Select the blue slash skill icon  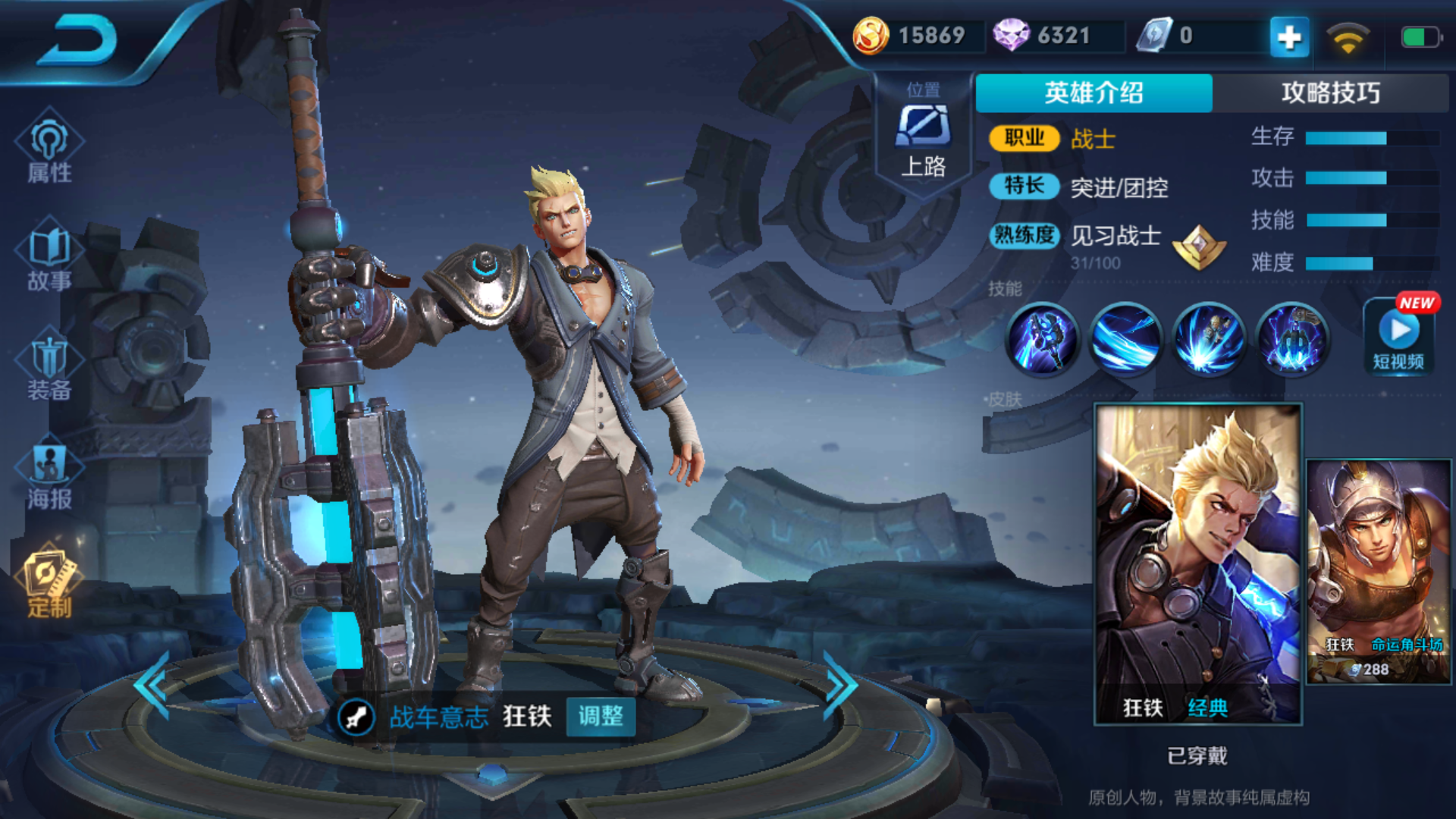coord(1125,340)
